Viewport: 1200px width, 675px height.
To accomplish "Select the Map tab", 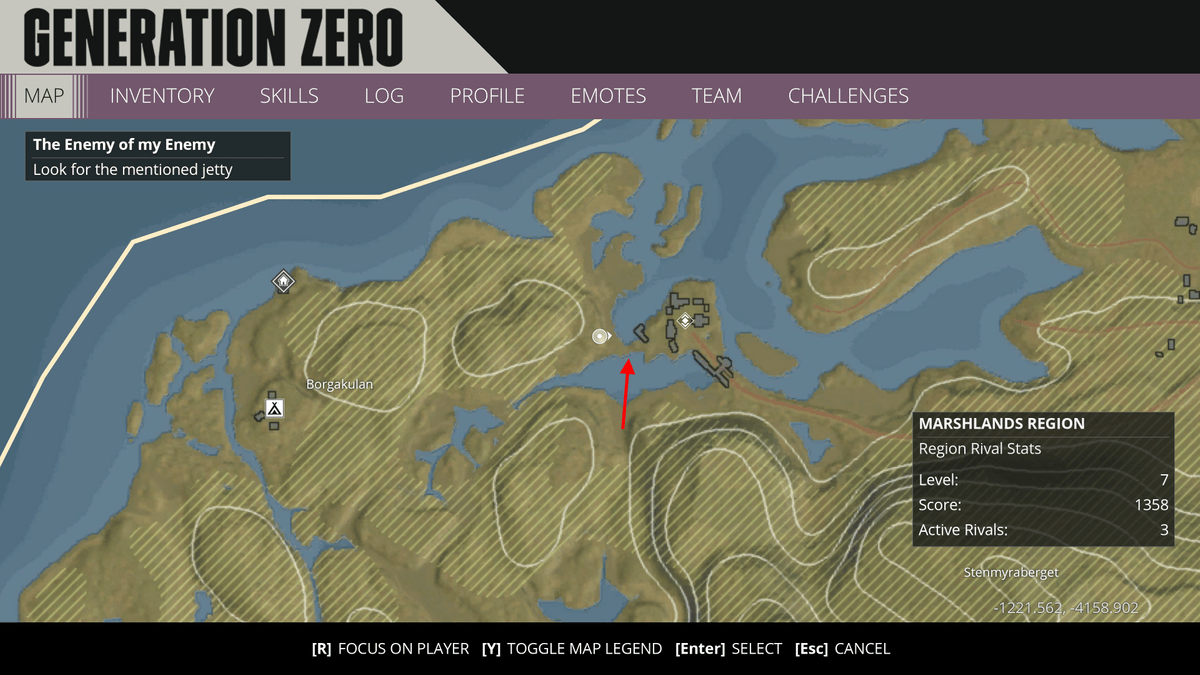I will [x=44, y=96].
